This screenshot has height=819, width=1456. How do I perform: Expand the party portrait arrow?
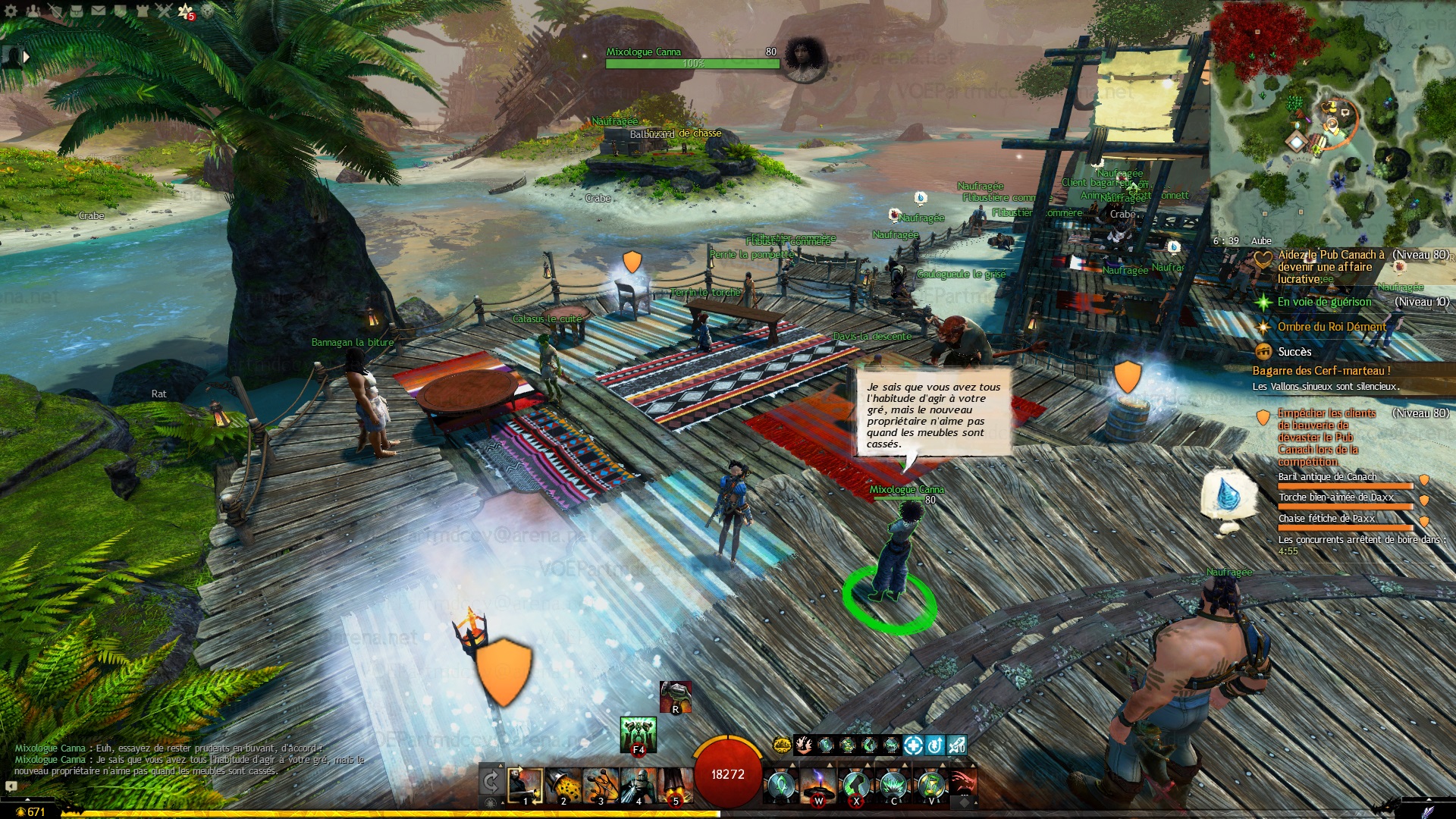[27, 56]
